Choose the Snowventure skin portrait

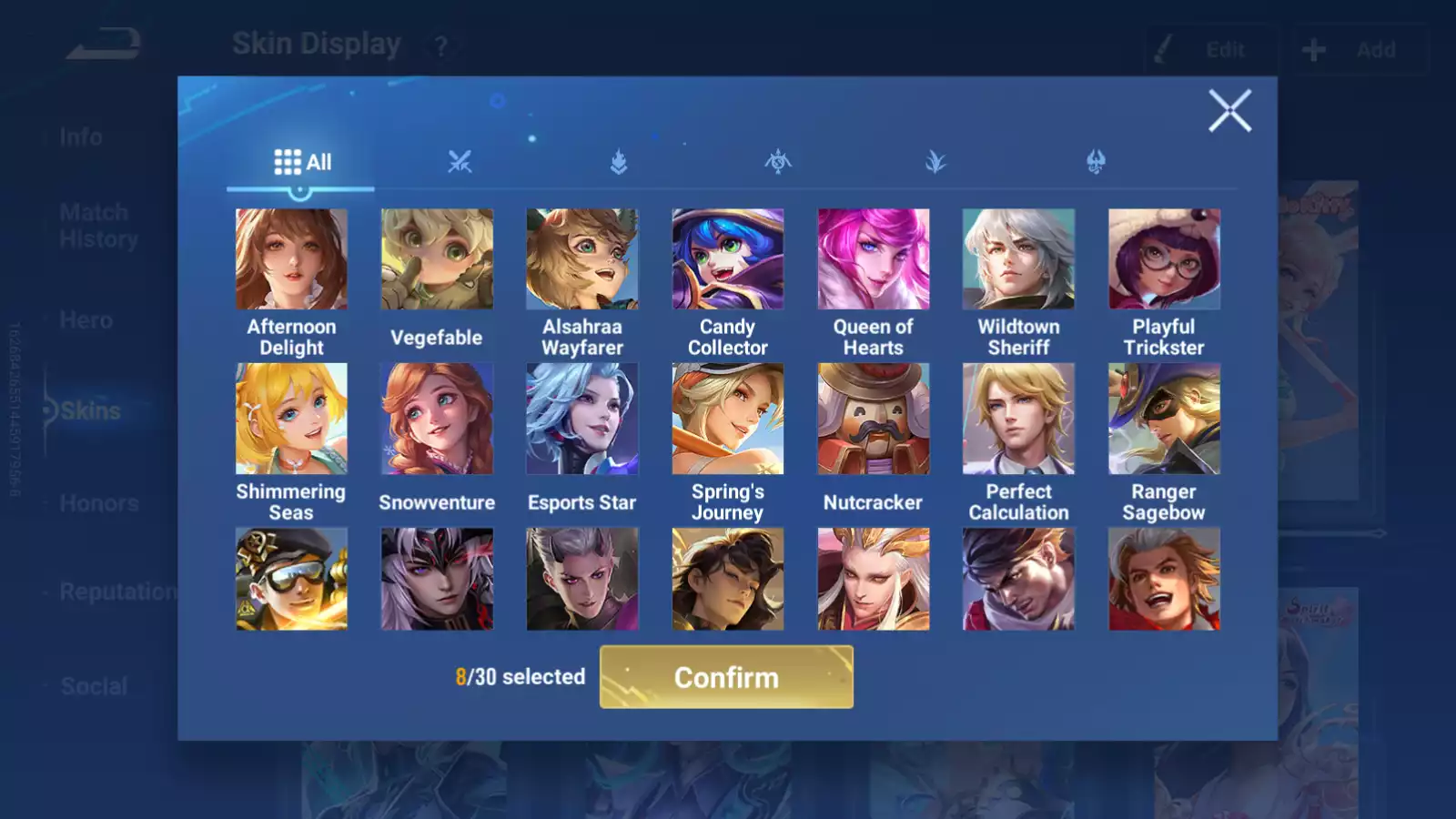point(437,419)
